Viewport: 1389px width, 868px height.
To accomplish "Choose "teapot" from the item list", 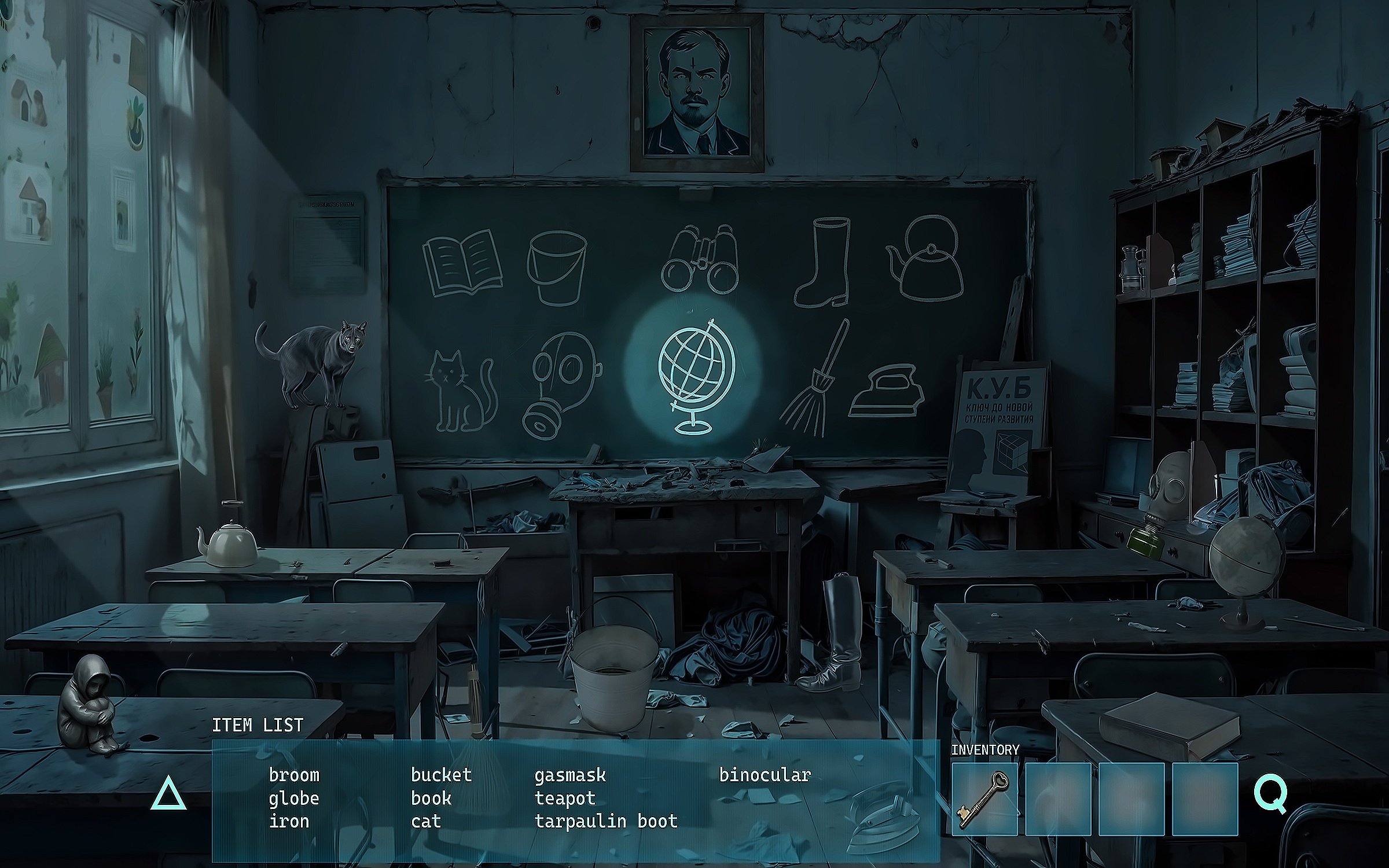I will point(565,799).
